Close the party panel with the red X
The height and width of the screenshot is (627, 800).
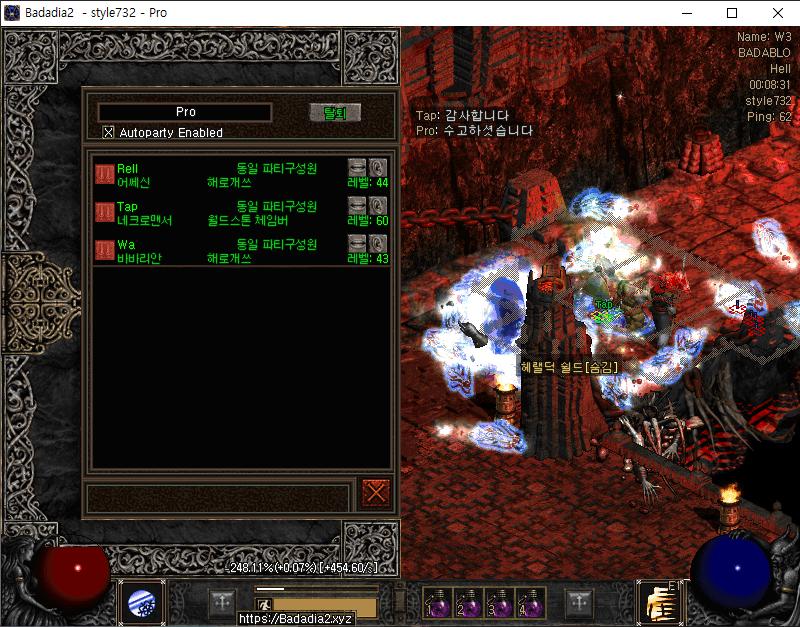376,492
